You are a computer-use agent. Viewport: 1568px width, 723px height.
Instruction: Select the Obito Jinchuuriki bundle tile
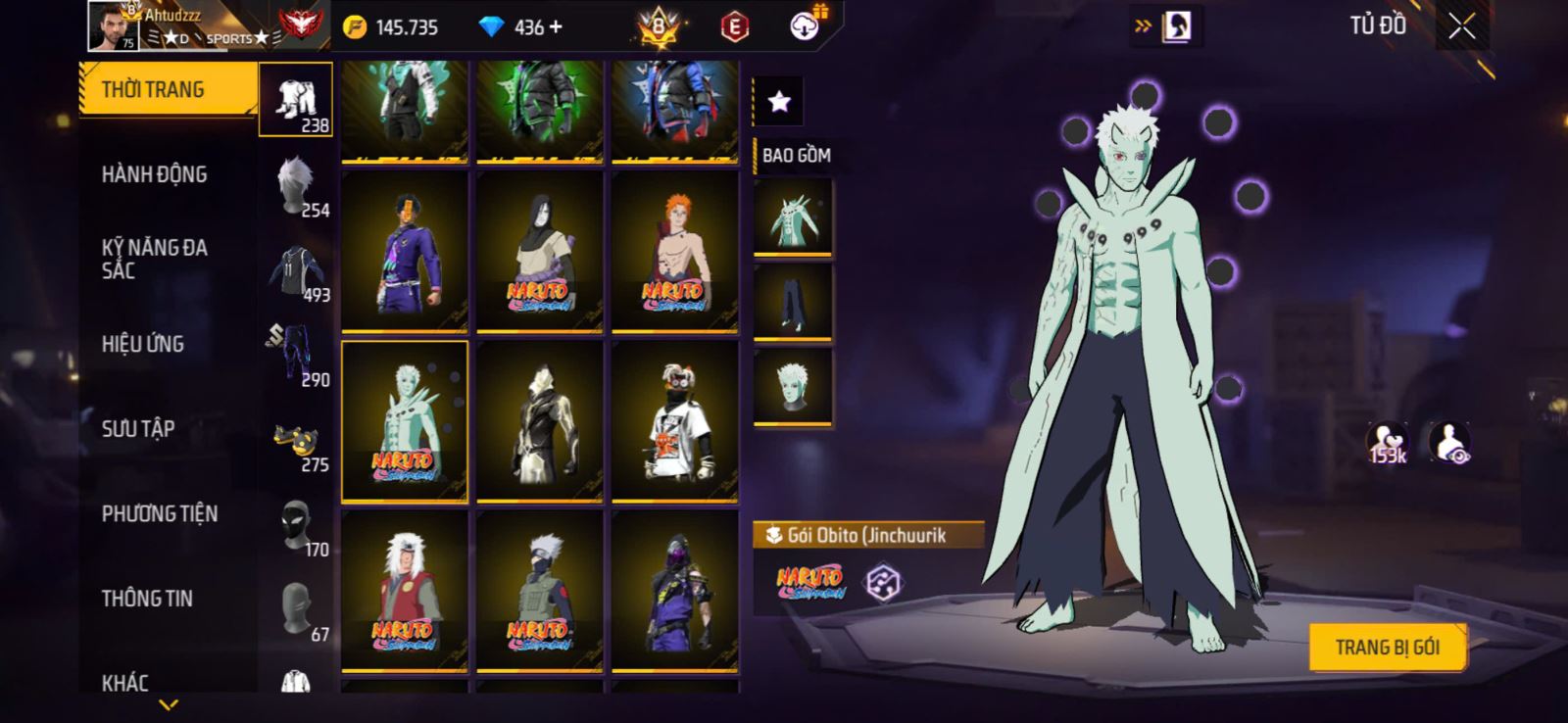(405, 421)
